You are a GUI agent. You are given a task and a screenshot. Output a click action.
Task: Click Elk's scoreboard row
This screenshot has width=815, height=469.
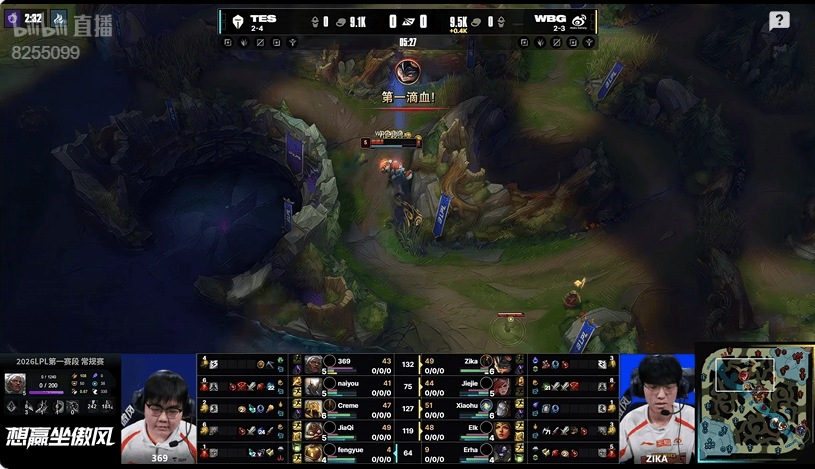click(x=470, y=429)
